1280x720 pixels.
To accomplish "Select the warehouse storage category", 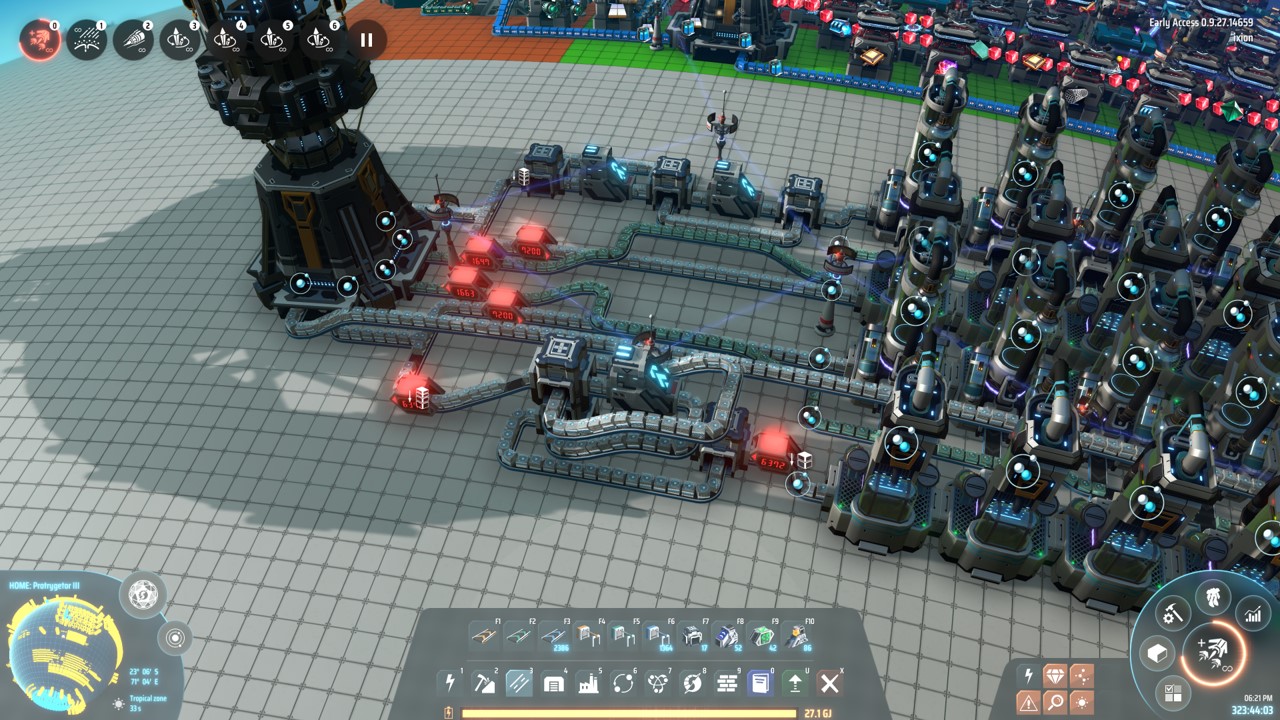I will click(x=552, y=682).
